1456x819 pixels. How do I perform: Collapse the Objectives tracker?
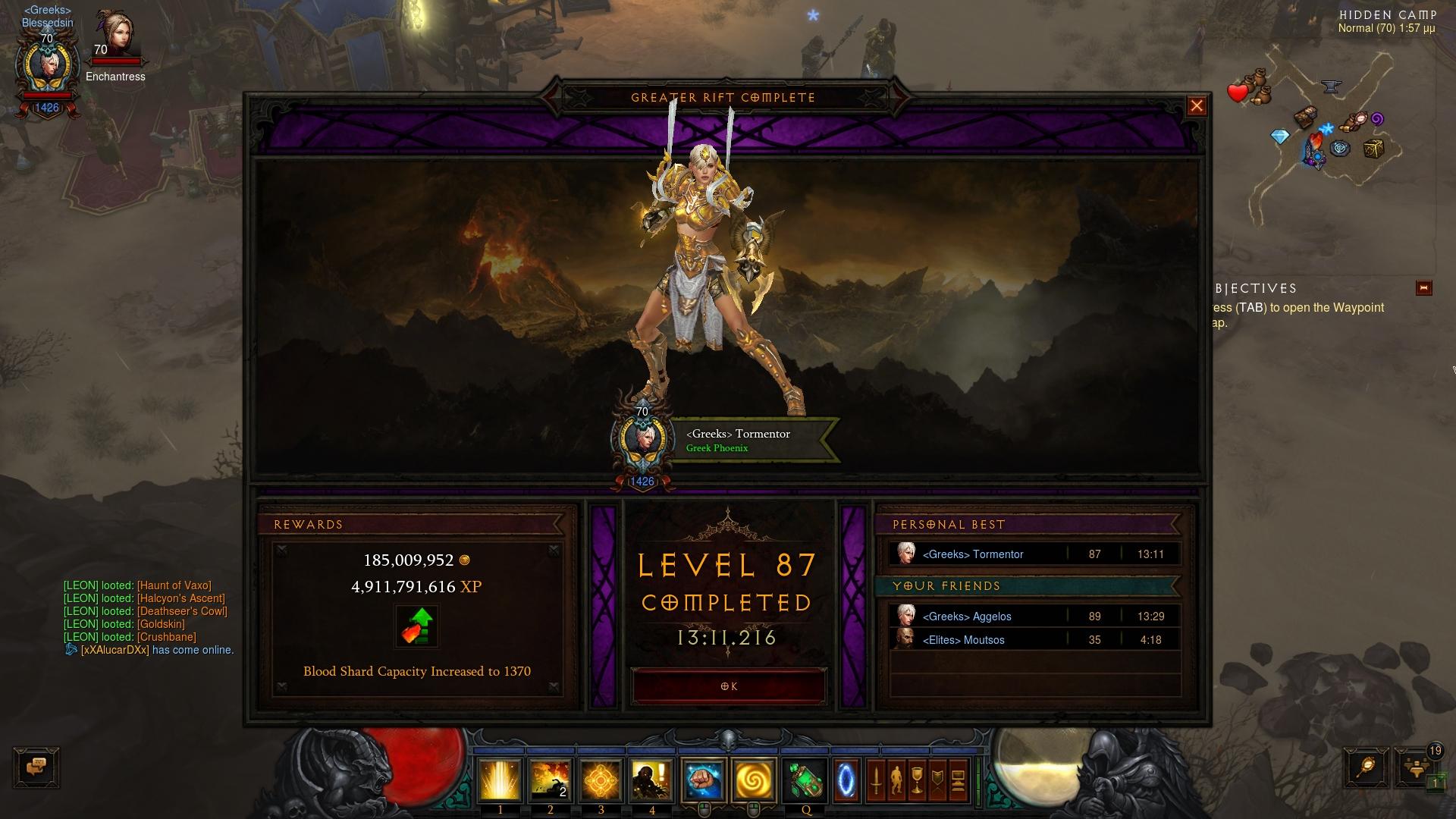click(1423, 288)
